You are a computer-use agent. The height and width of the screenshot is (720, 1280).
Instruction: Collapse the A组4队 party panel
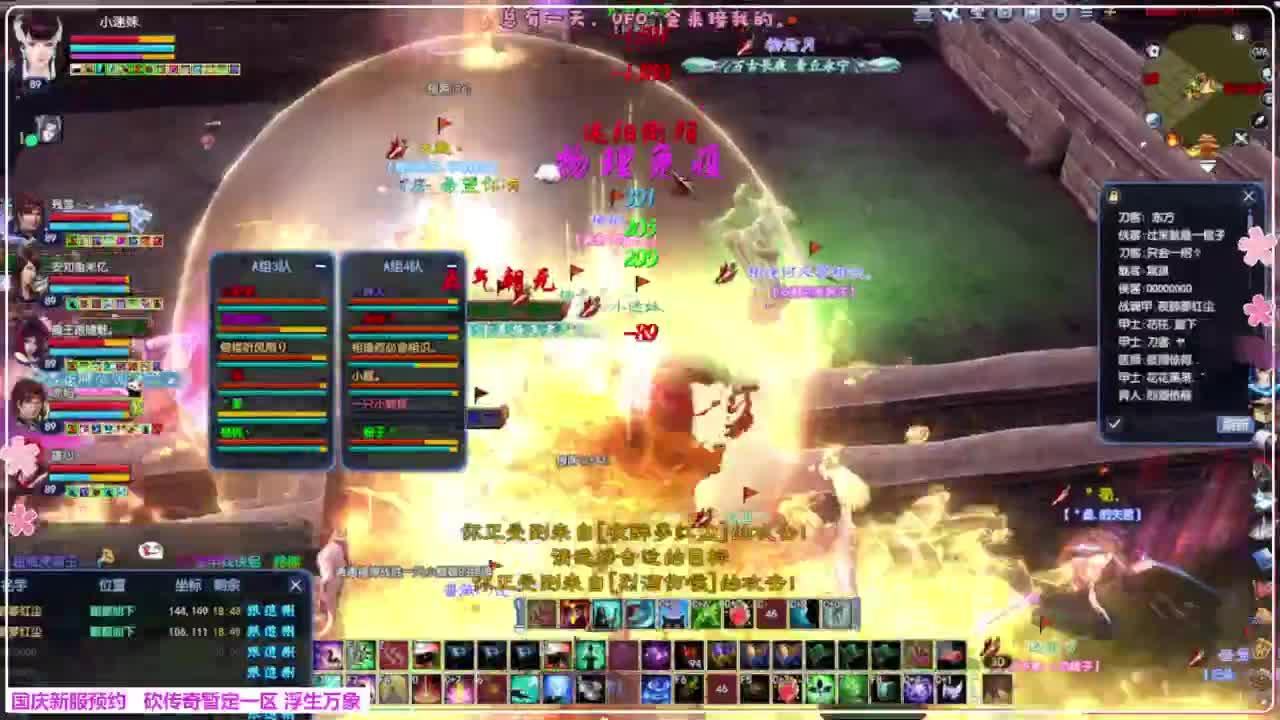click(452, 263)
